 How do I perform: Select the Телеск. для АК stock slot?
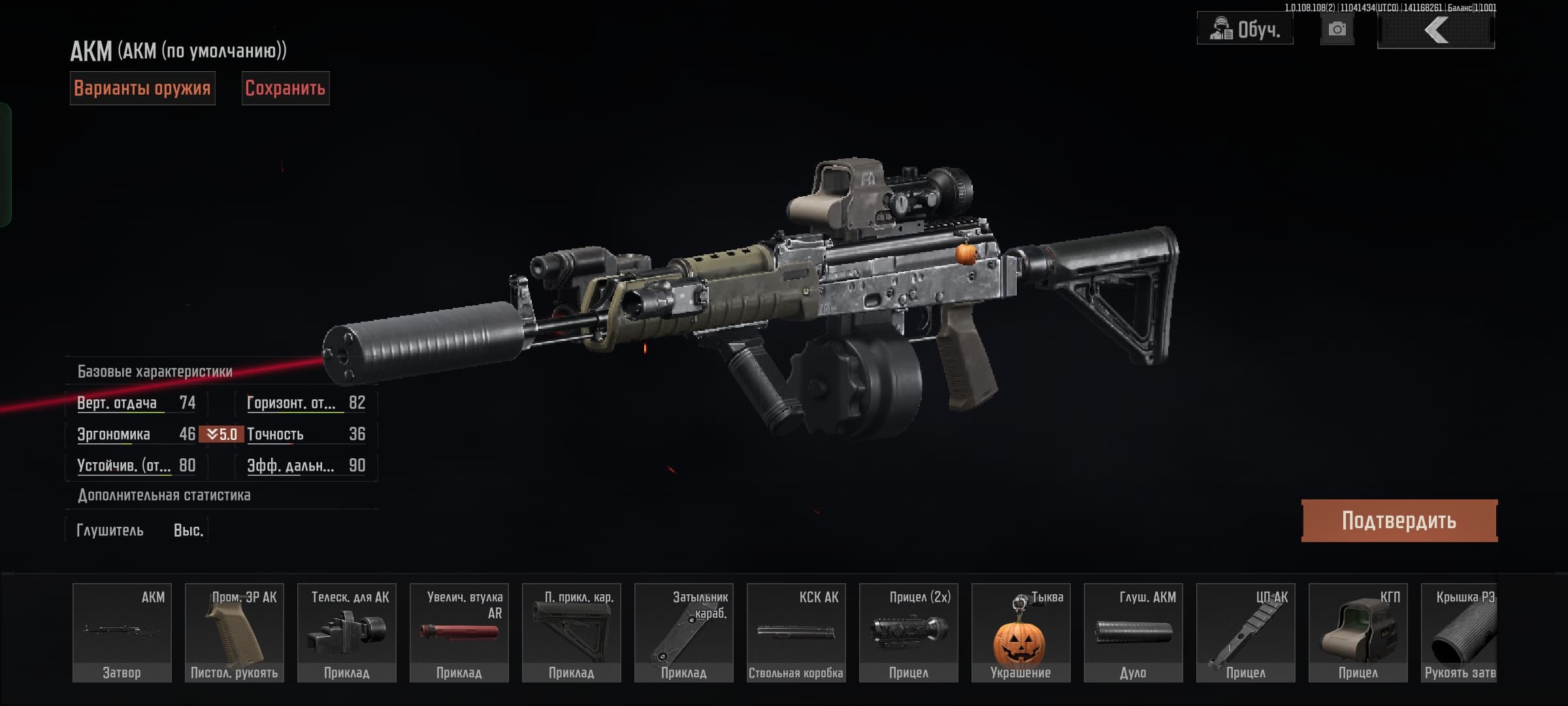point(347,633)
